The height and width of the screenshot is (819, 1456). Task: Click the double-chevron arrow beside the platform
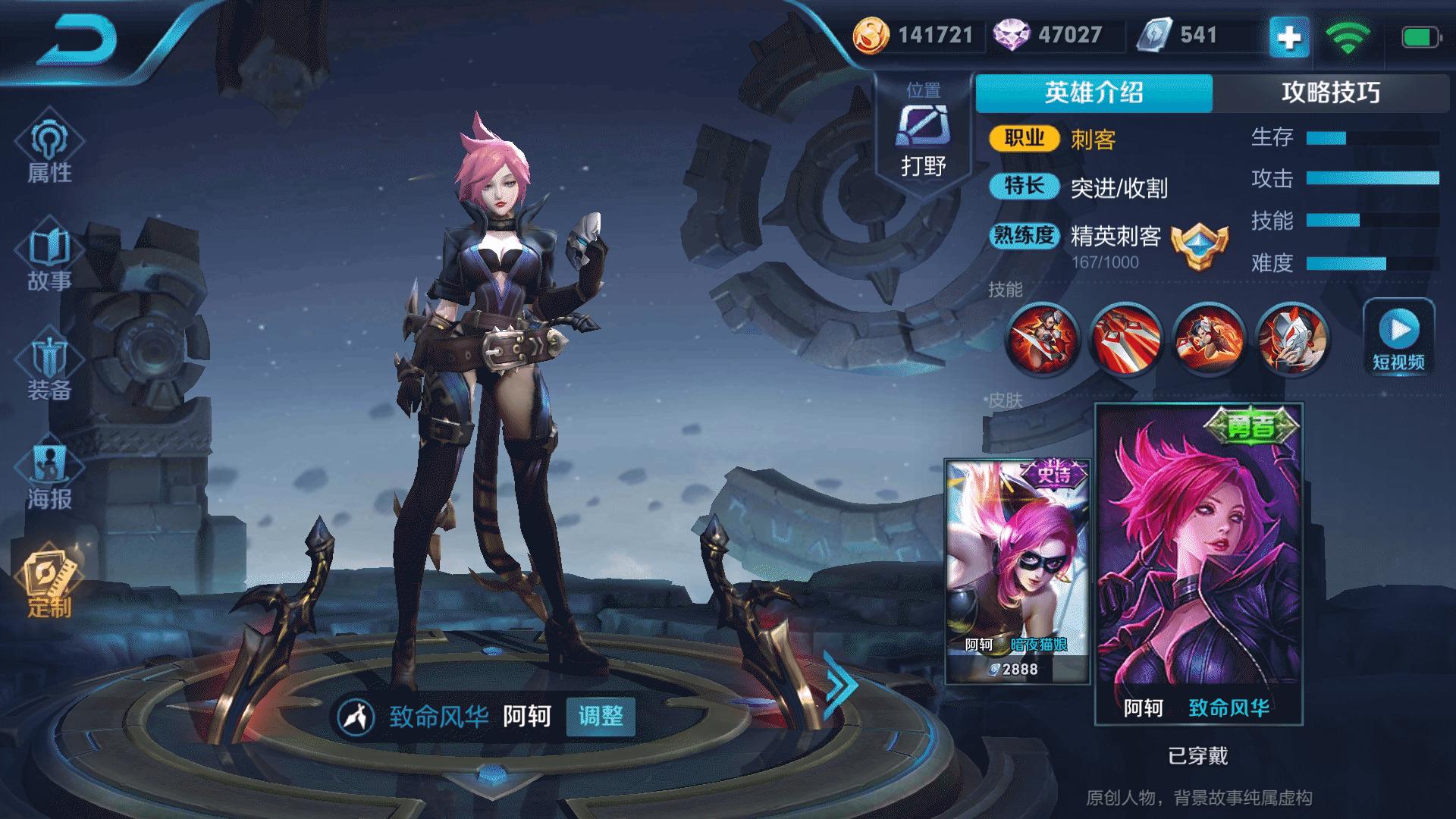(x=840, y=685)
